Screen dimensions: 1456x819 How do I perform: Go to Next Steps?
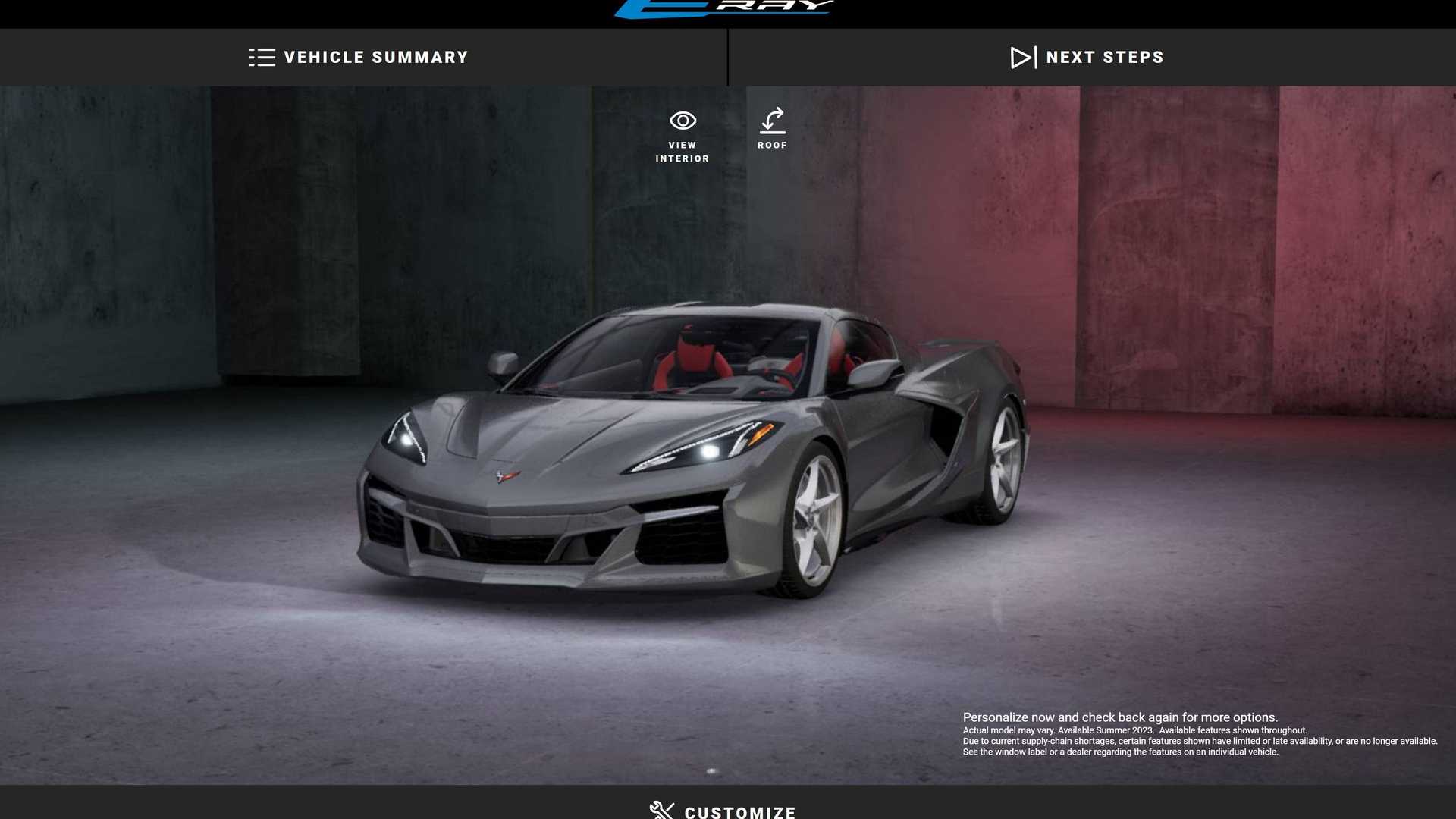[1087, 58]
